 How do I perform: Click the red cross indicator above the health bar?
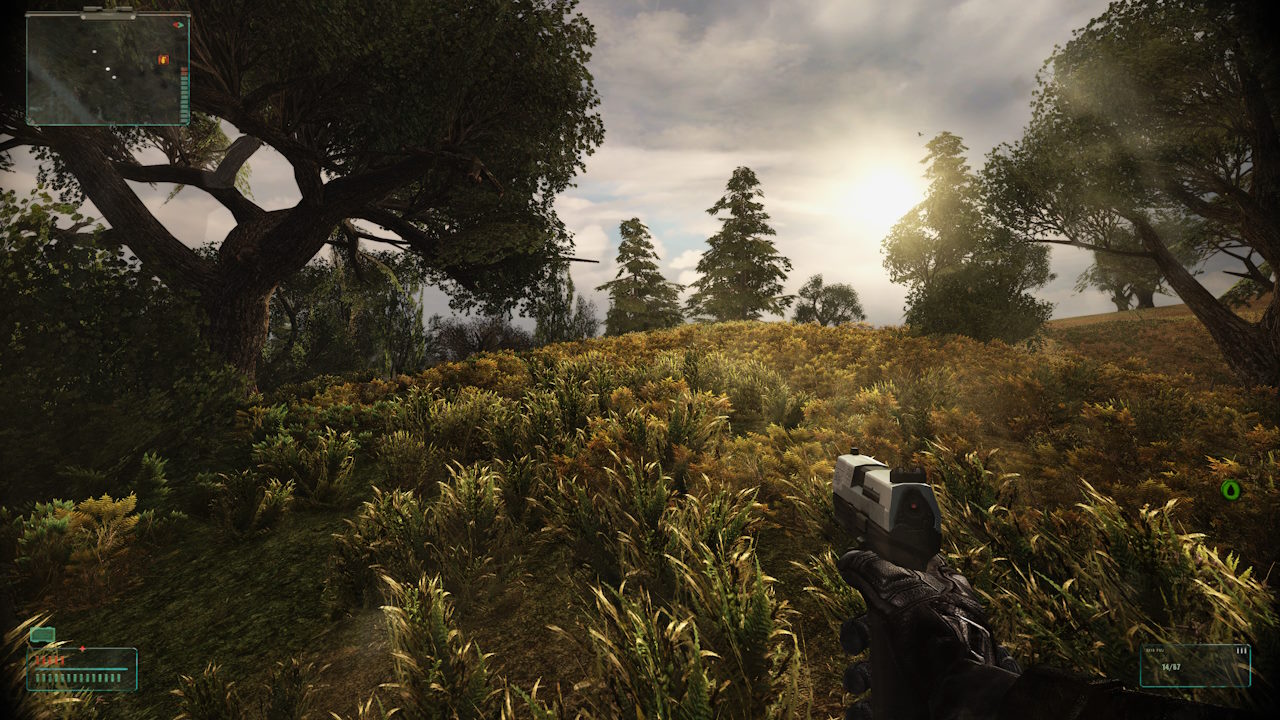pyautogui.click(x=82, y=648)
